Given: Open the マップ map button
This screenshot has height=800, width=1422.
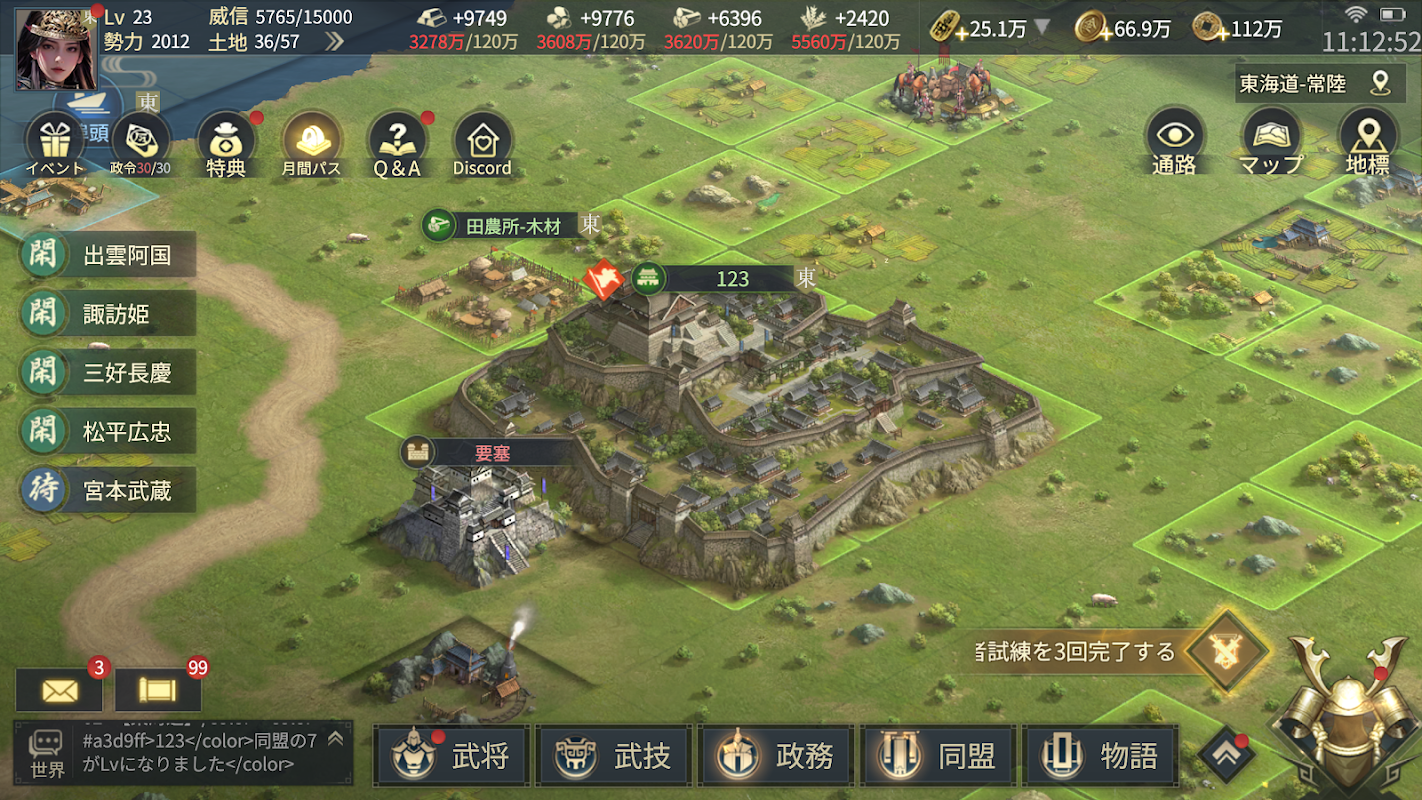Looking at the screenshot, I should [x=1270, y=140].
